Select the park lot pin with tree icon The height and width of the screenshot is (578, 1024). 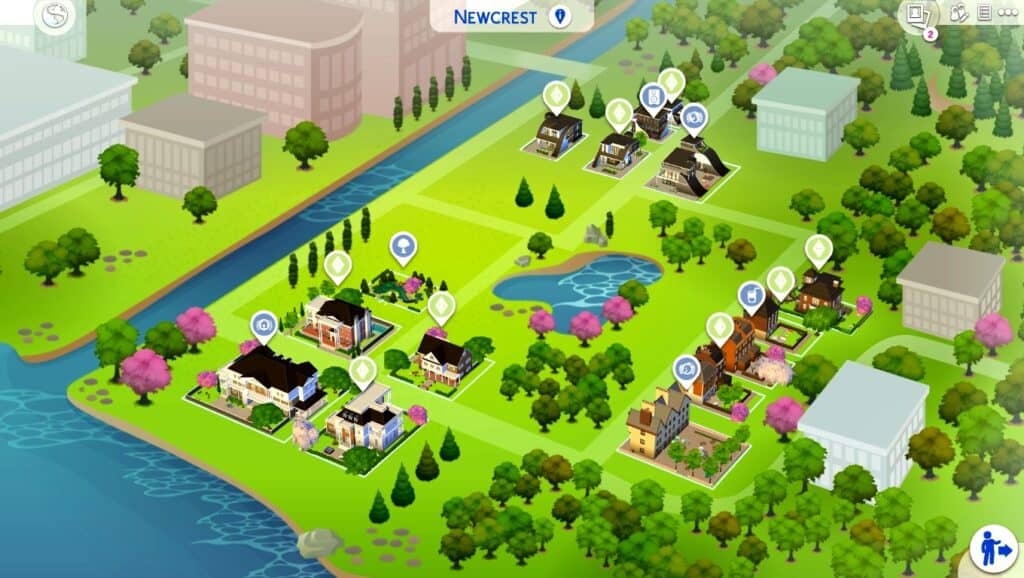[x=403, y=246]
